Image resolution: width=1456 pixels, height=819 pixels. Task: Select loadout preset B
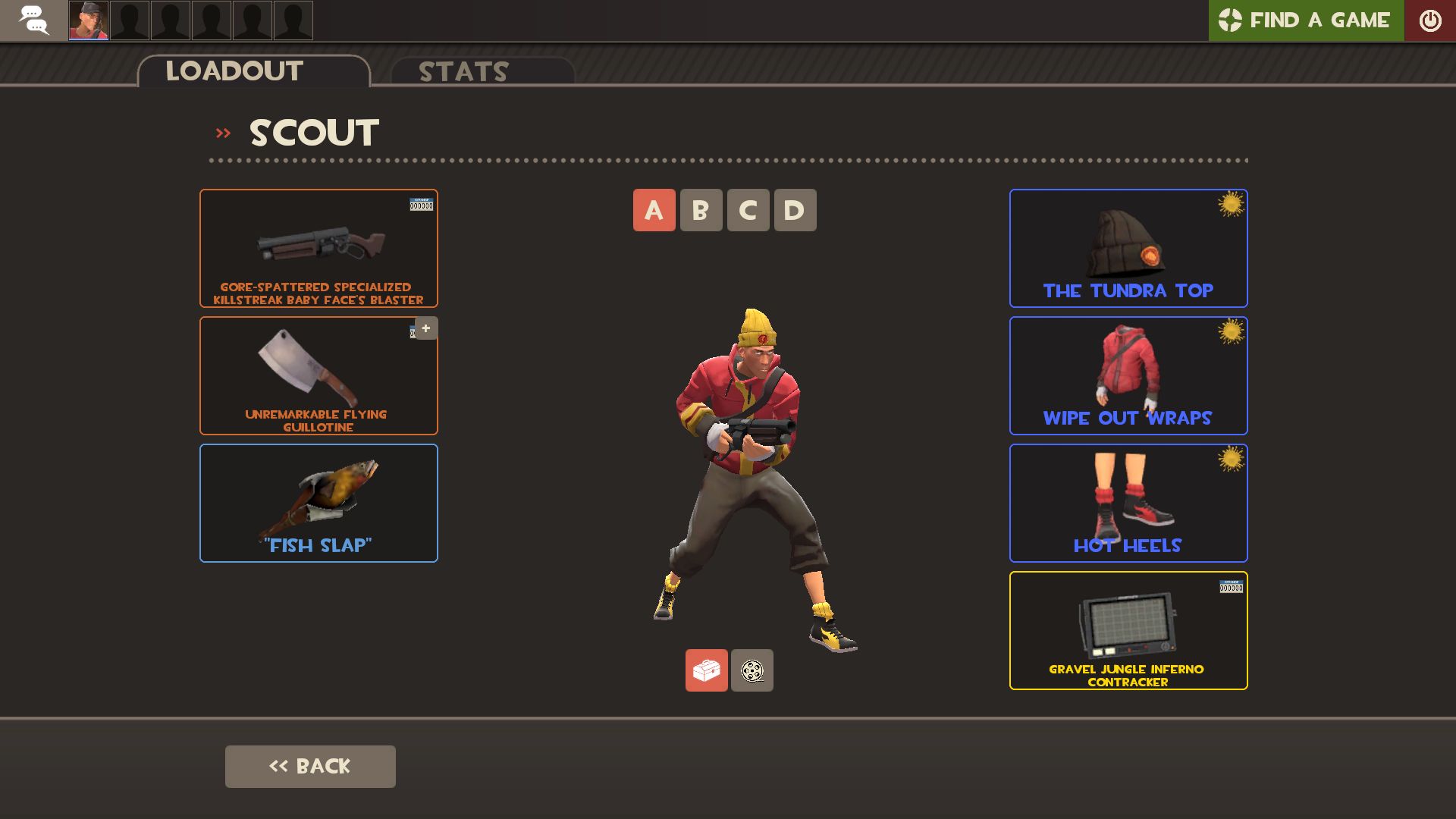pos(700,210)
